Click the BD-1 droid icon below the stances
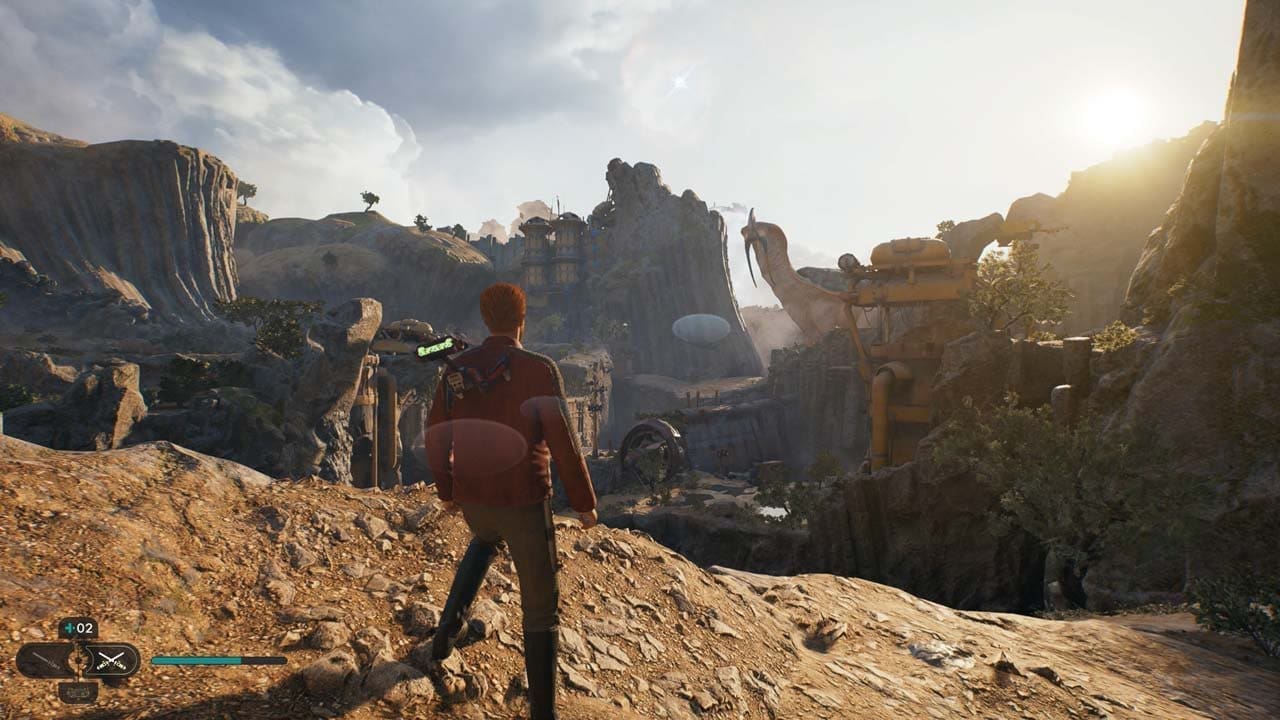1280x720 pixels. pos(77,691)
